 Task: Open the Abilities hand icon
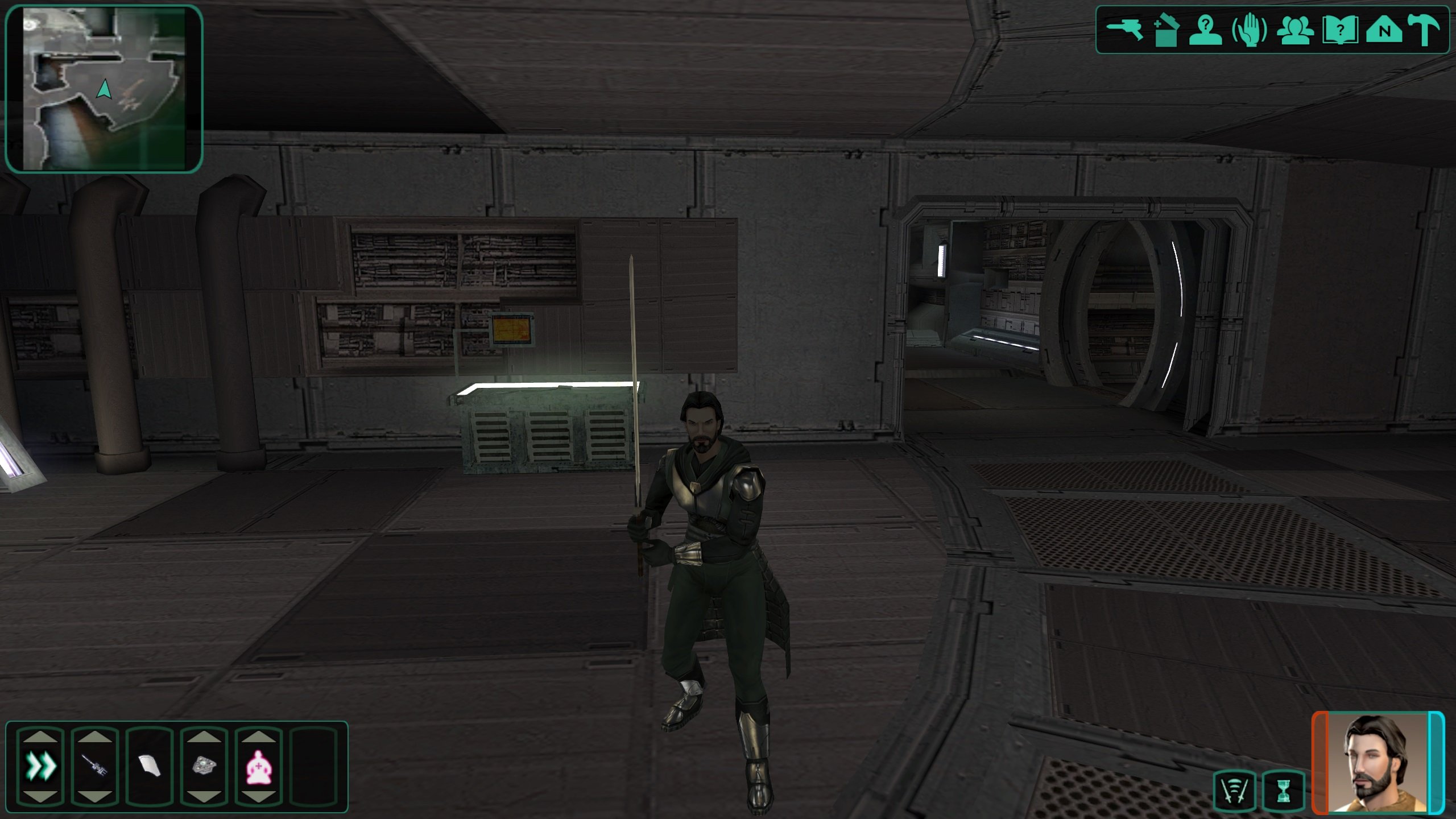(1249, 30)
